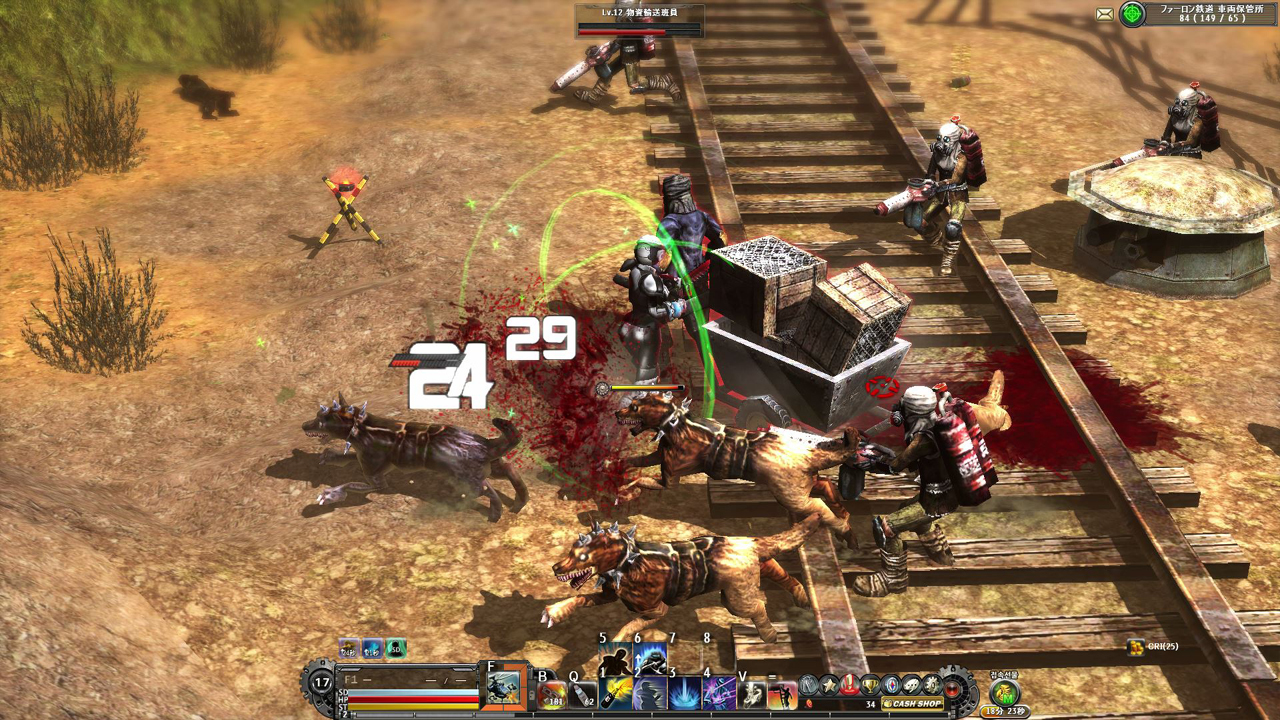Viewport: 1280px width, 720px height.
Task: Open the gear settings icon
Action: [932, 685]
